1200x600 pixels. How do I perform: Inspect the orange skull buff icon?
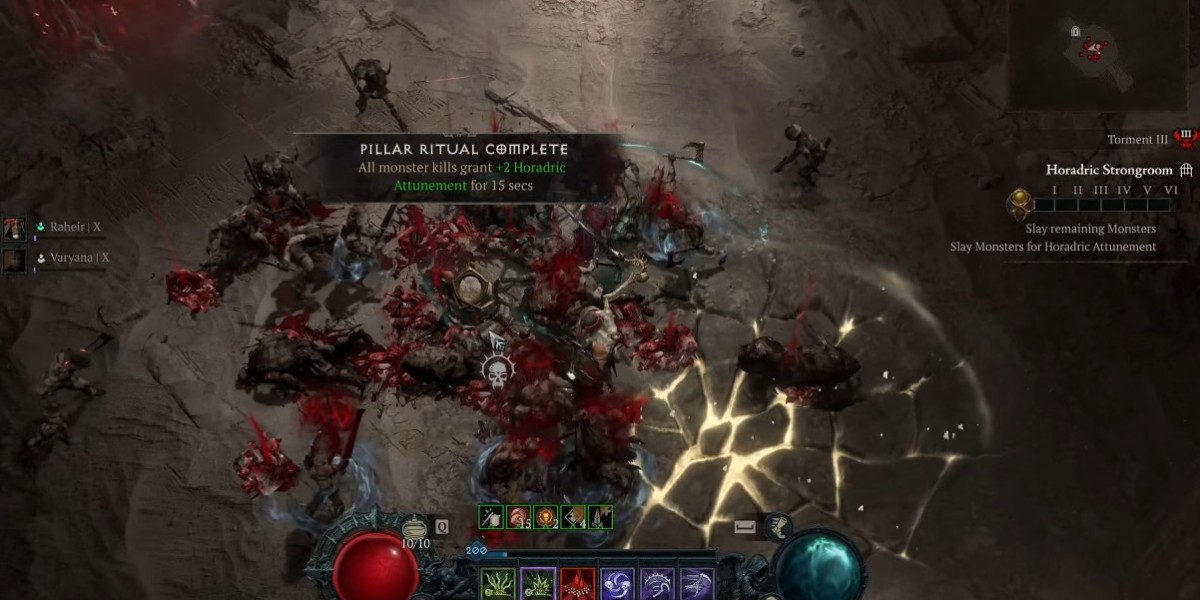[546, 517]
